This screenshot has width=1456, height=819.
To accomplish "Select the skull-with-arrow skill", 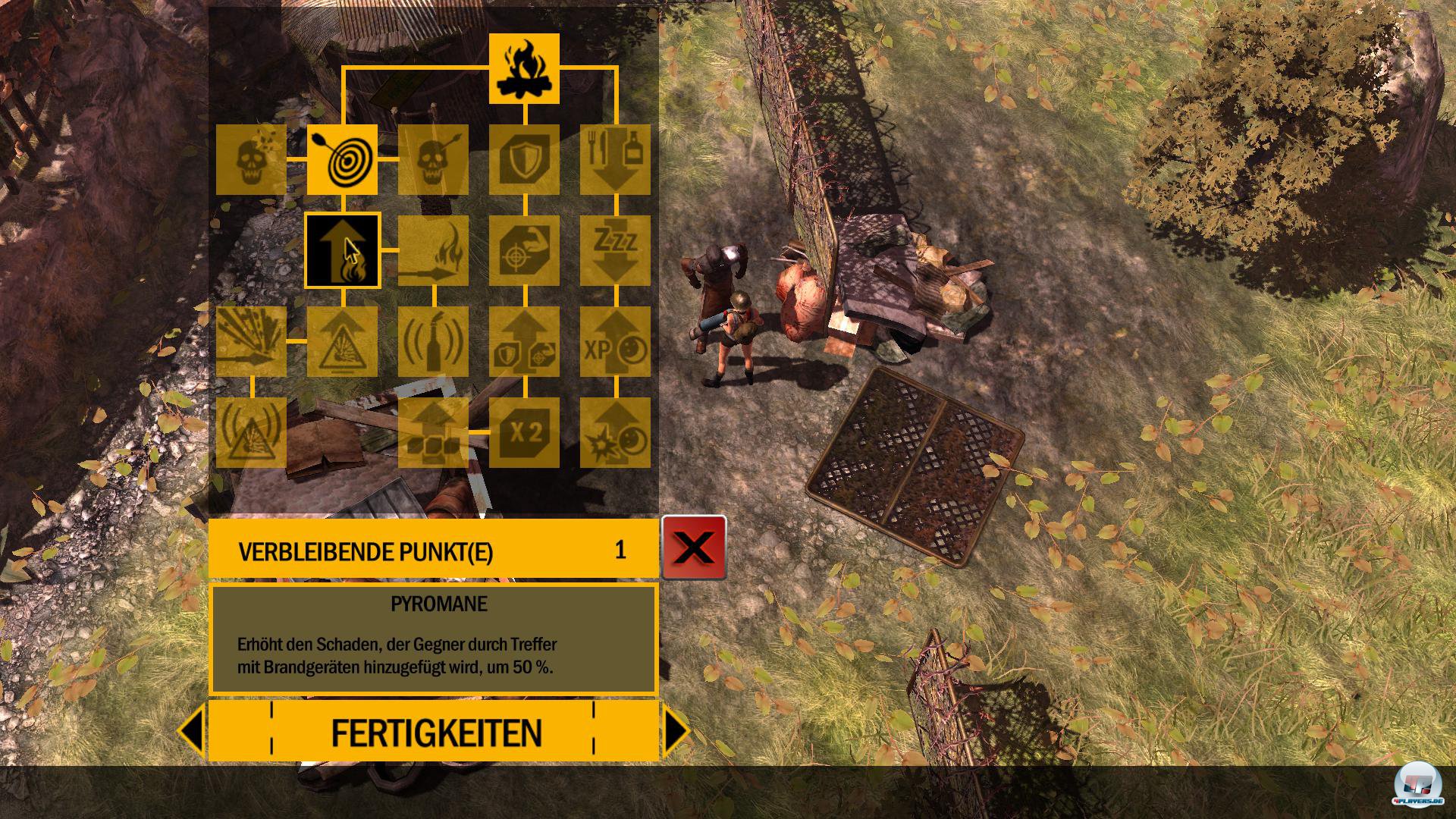I will point(434,159).
